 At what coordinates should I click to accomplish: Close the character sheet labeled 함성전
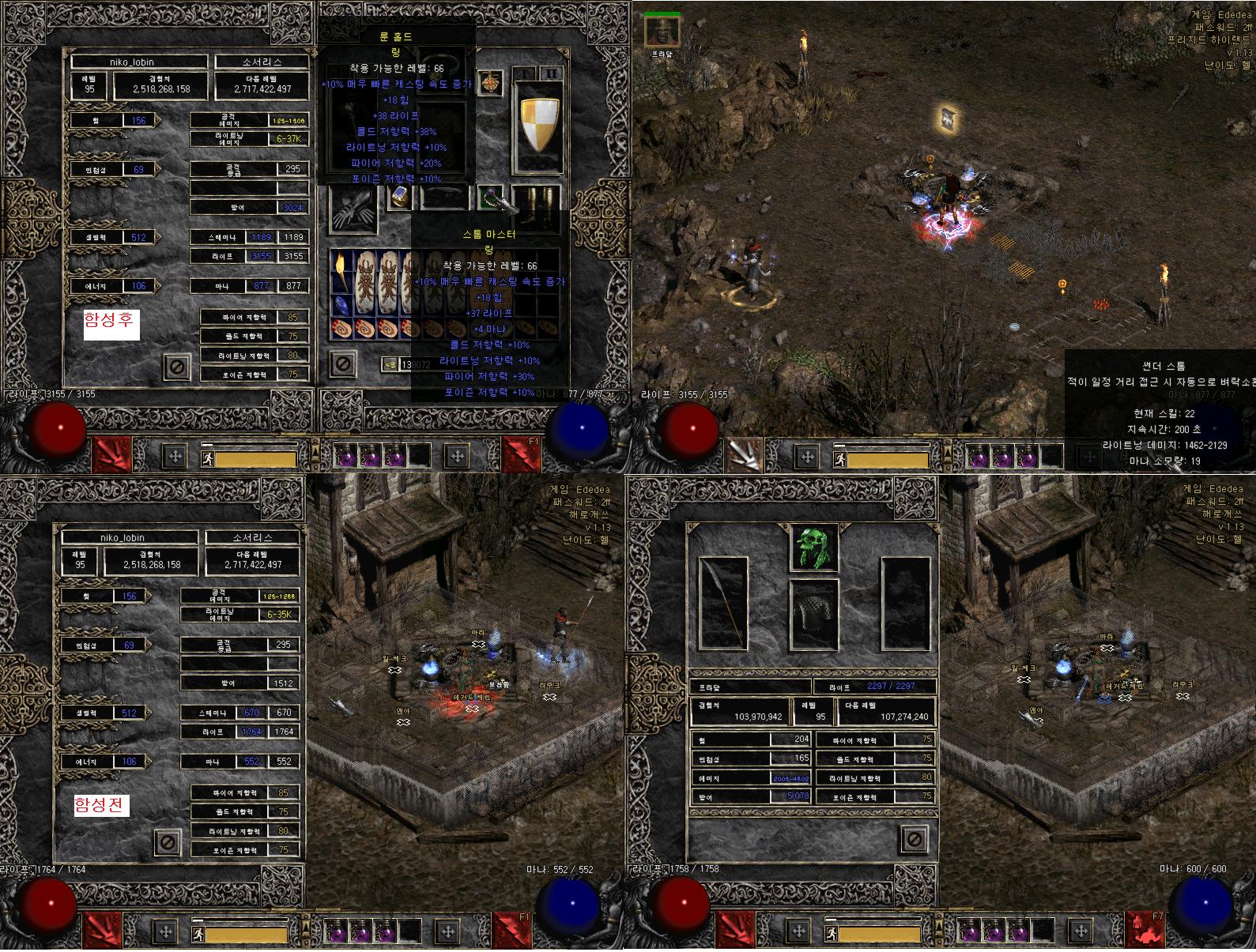pyautogui.click(x=167, y=842)
